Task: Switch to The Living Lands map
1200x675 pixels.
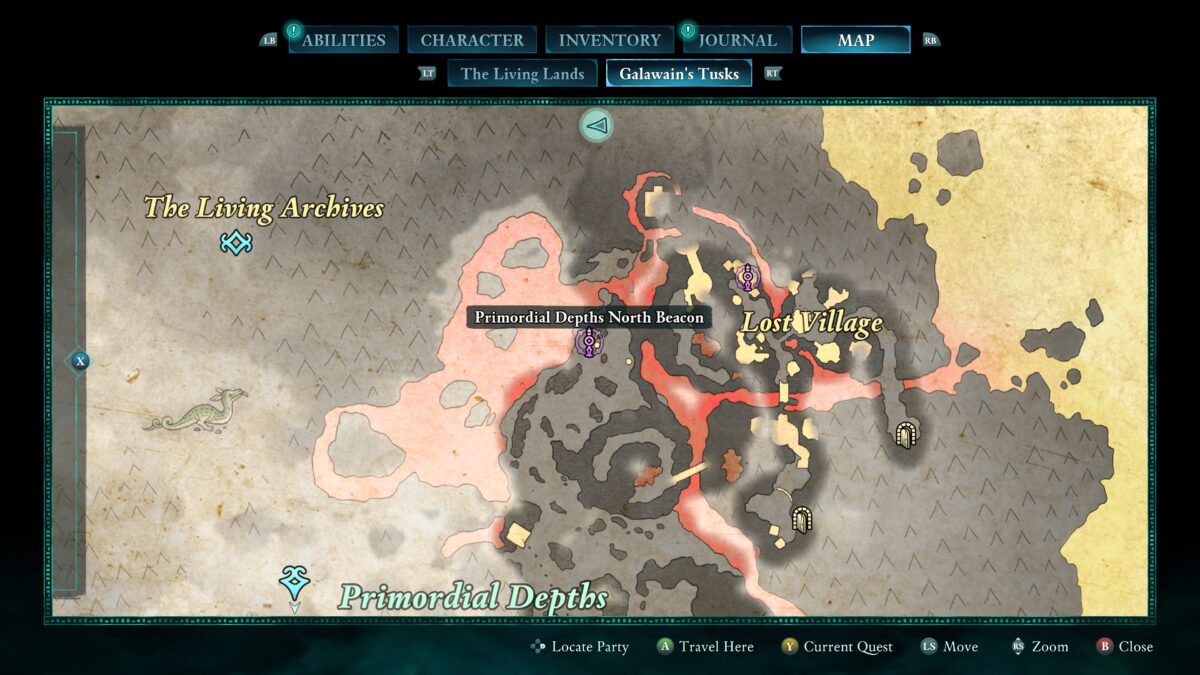Action: point(522,73)
